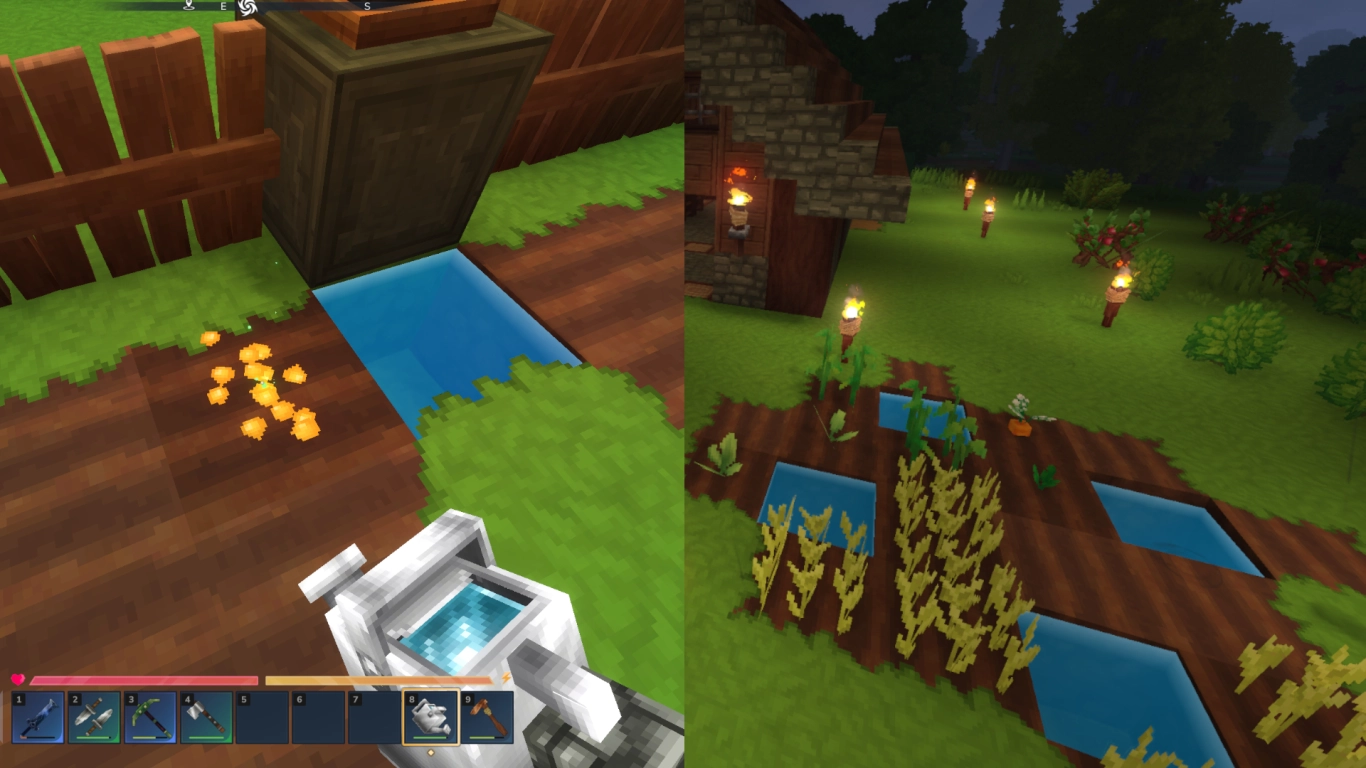Screen dimensions: 1366x768
Task: Click the diamond indicator under slot 8
Action: [431, 751]
